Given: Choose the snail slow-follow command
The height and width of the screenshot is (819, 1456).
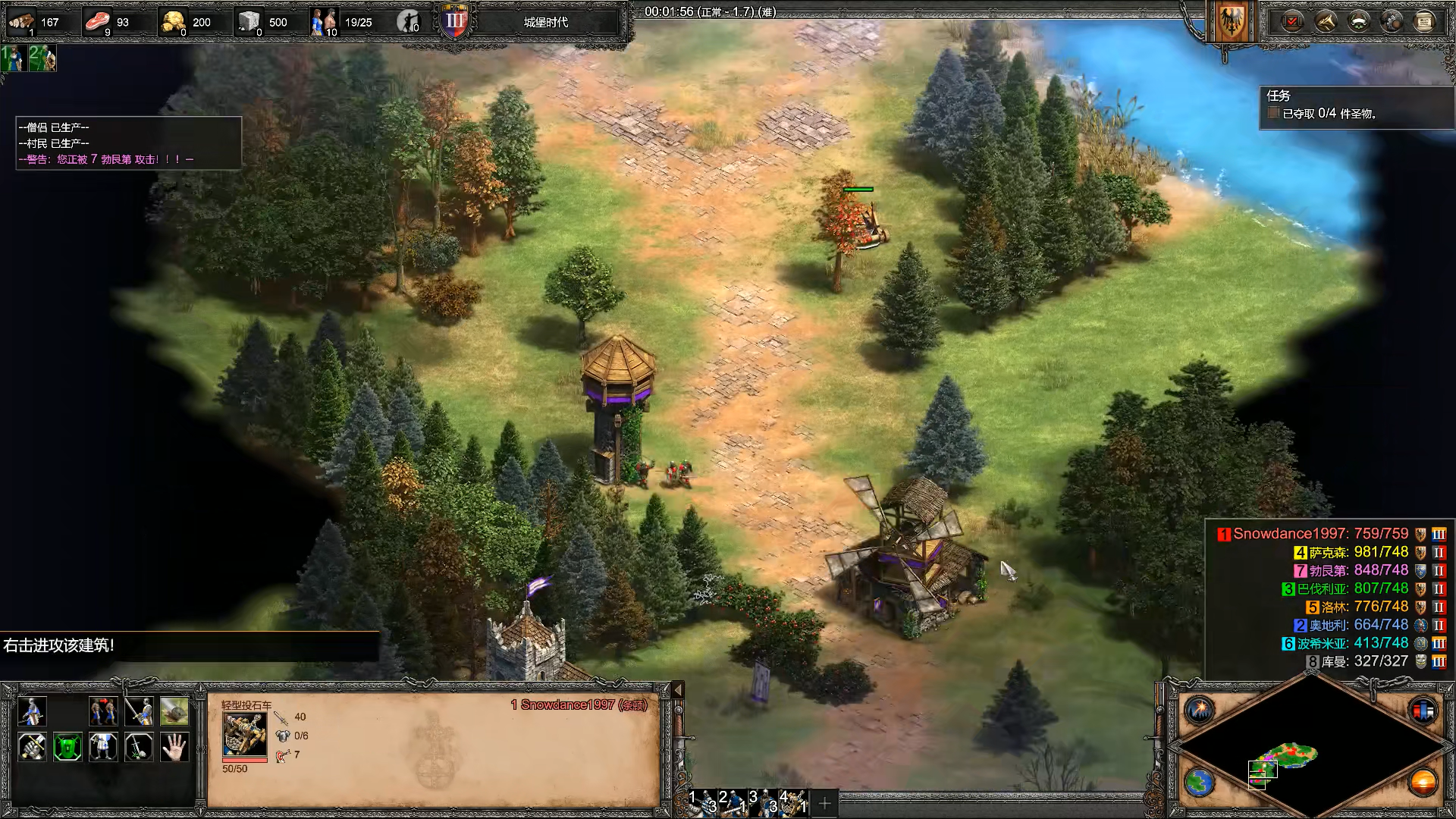Looking at the screenshot, I should click(x=174, y=711).
